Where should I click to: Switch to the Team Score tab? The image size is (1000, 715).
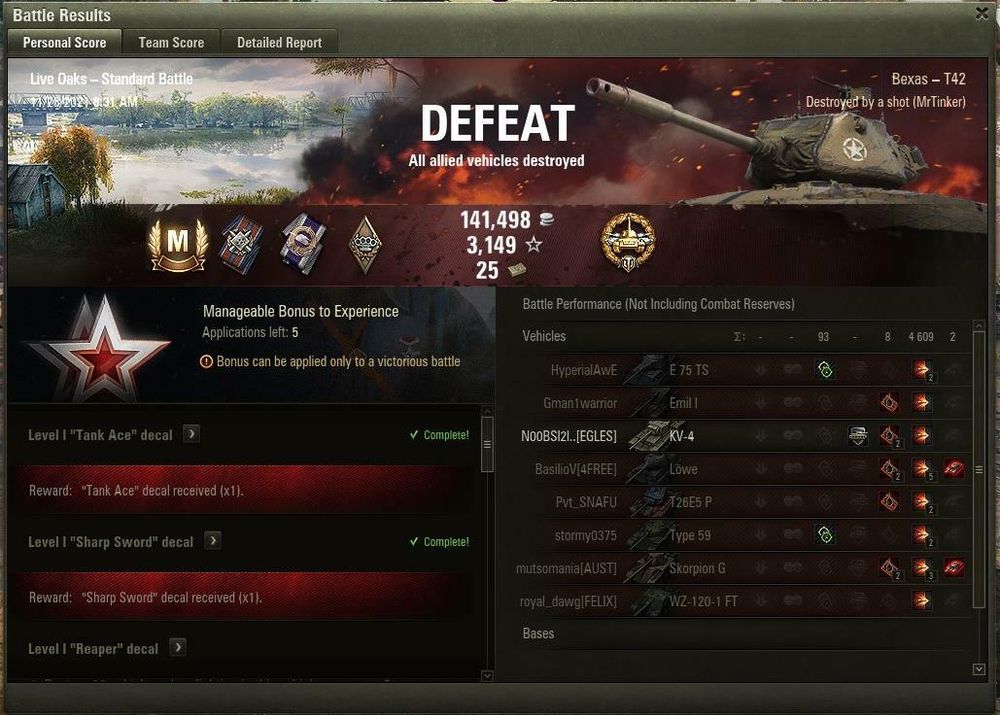pyautogui.click(x=171, y=42)
